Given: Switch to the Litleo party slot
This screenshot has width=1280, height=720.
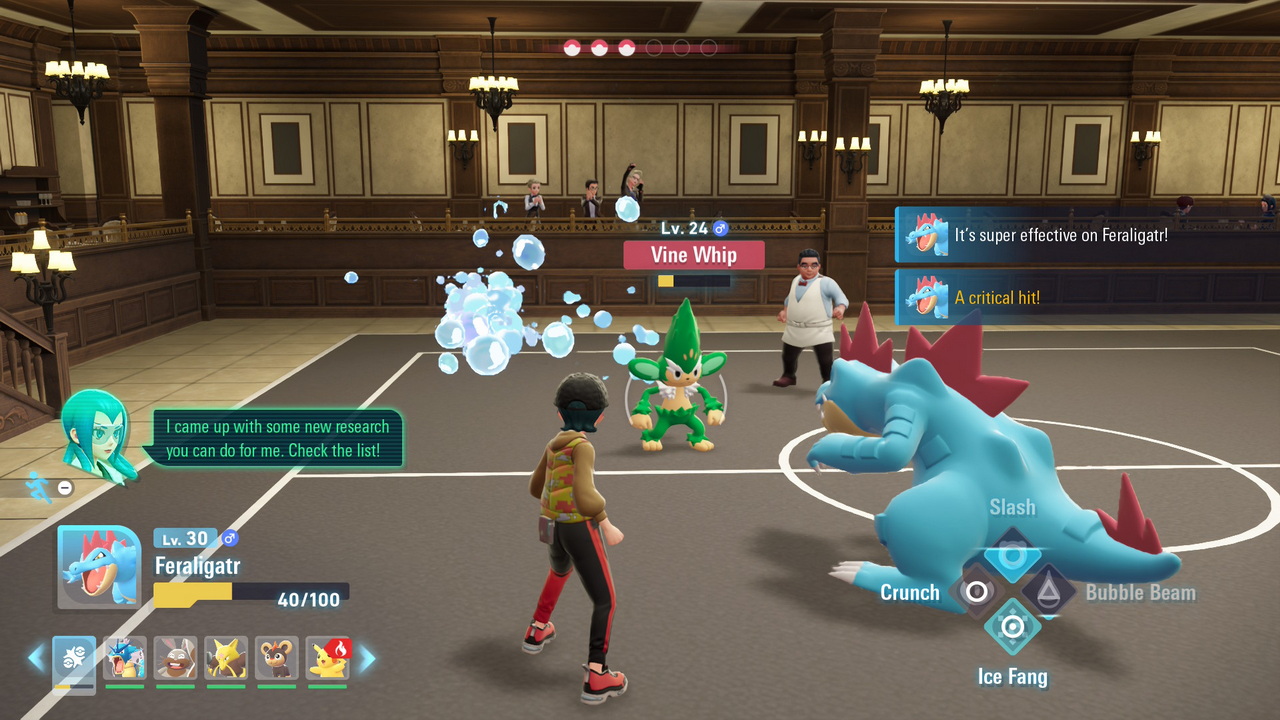Looking at the screenshot, I should coord(277,659).
